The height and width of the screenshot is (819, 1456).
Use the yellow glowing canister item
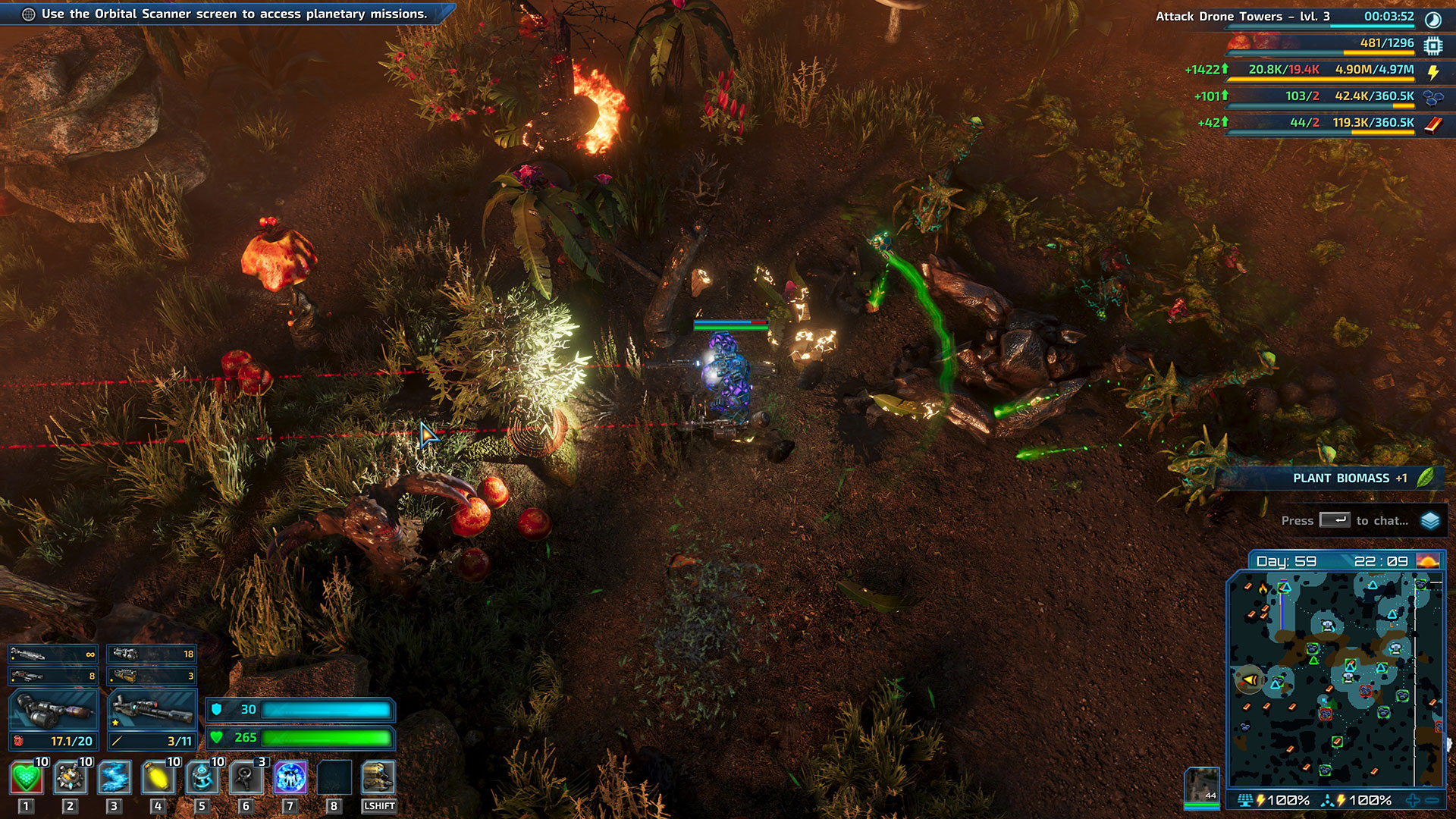[x=158, y=778]
